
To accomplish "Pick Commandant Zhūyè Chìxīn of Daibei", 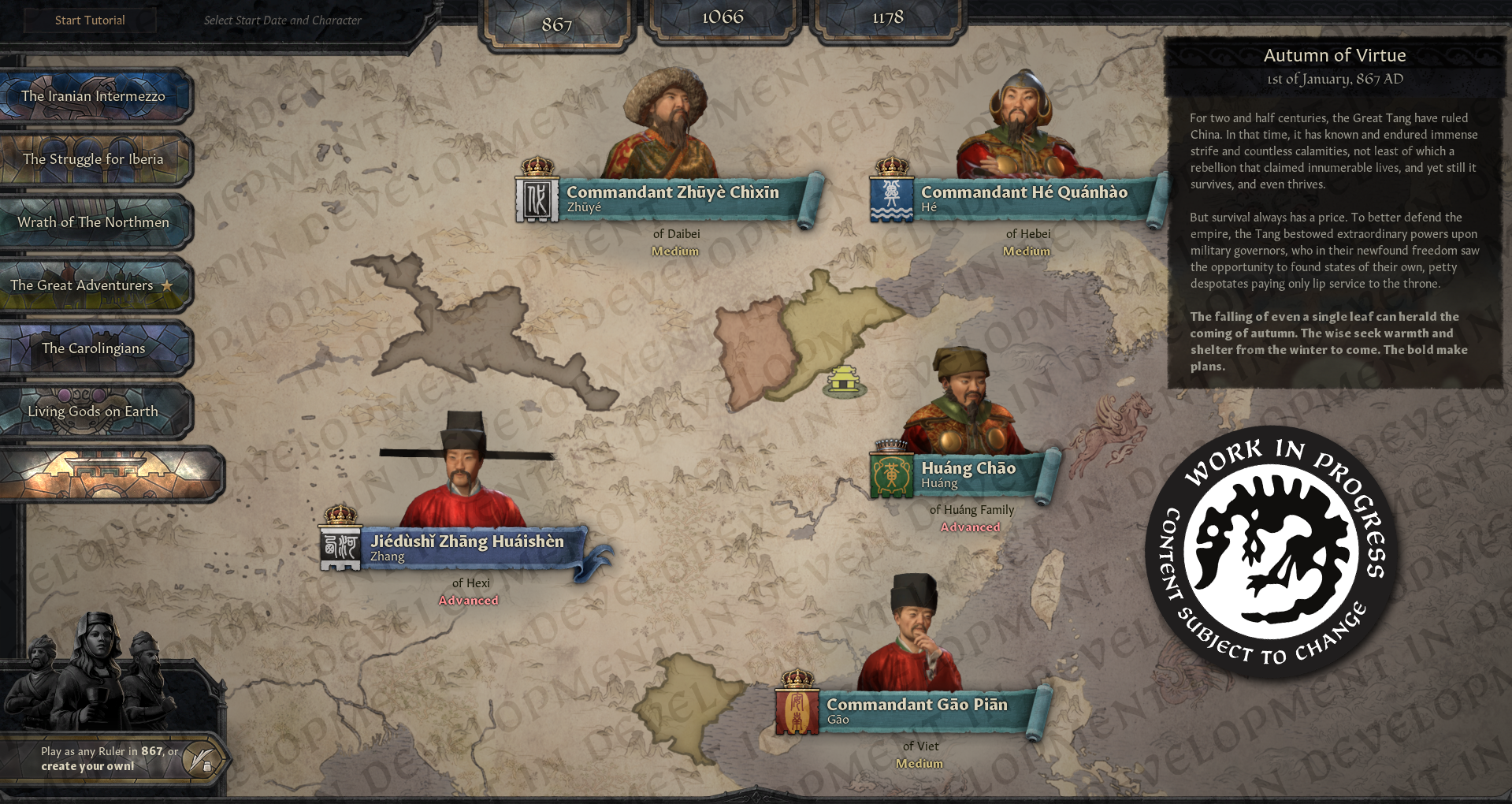I will pos(672,197).
